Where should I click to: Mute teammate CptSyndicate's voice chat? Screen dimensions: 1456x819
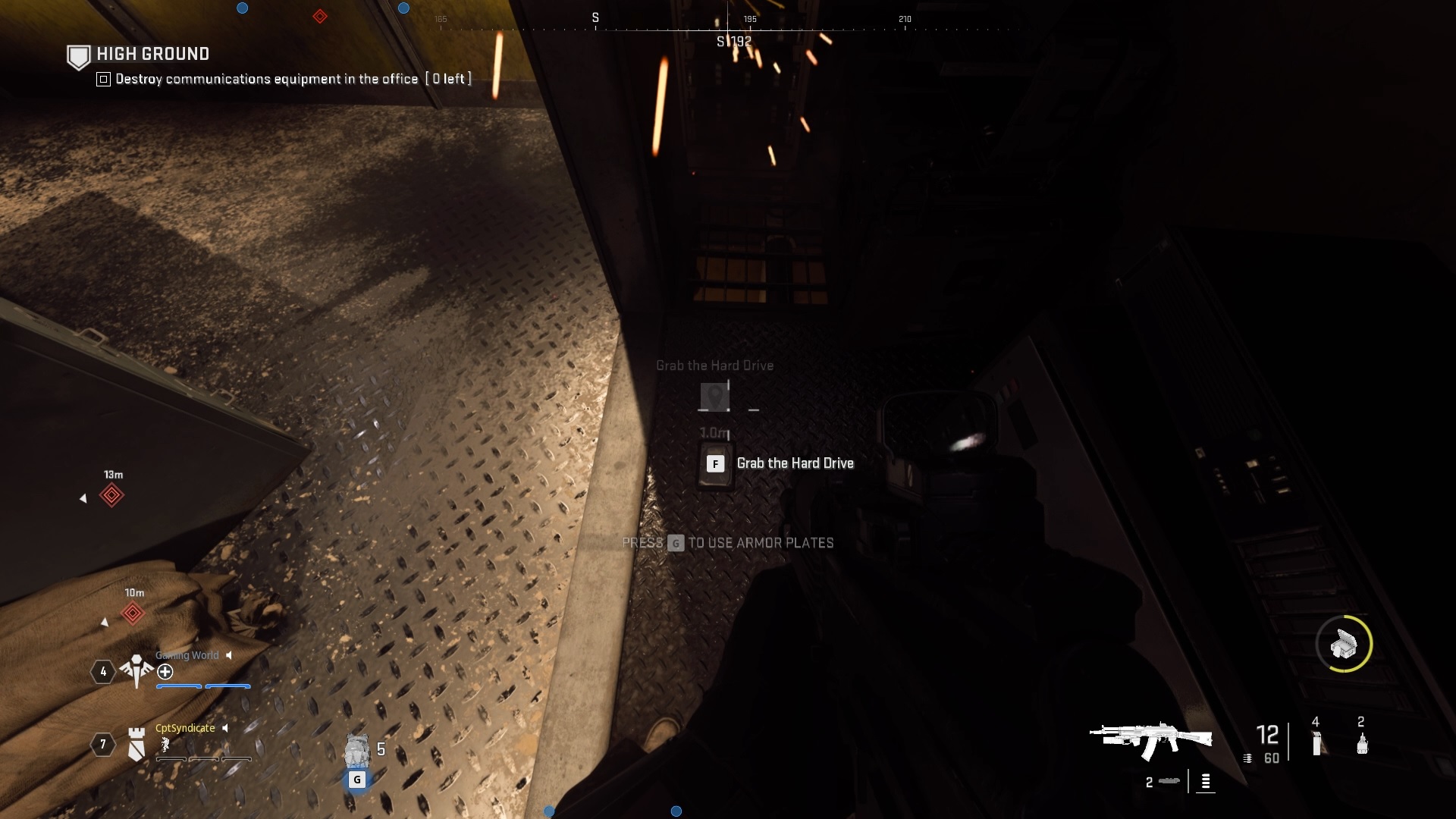[x=225, y=728]
